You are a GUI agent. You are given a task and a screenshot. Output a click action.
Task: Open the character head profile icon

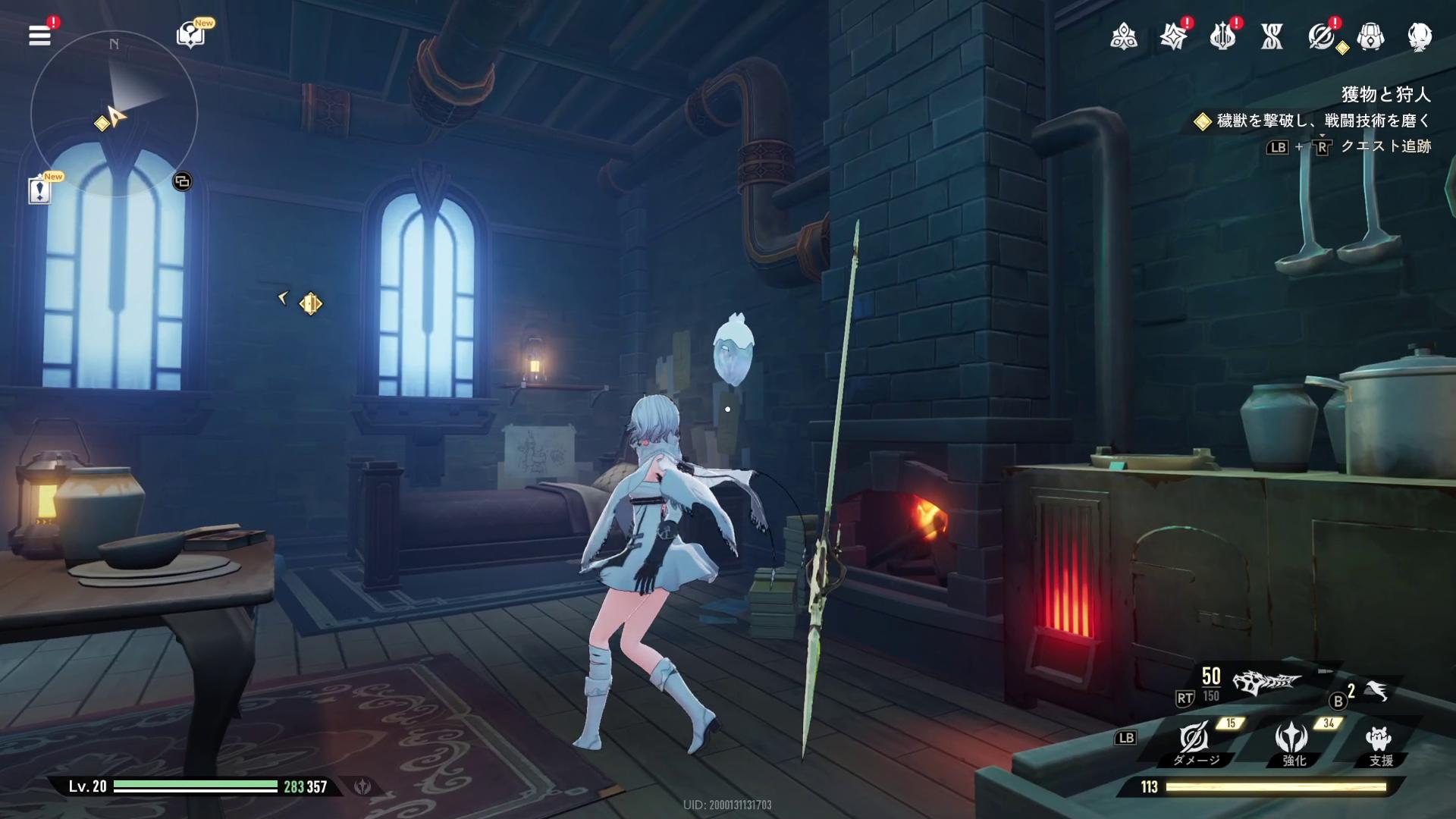(1420, 36)
